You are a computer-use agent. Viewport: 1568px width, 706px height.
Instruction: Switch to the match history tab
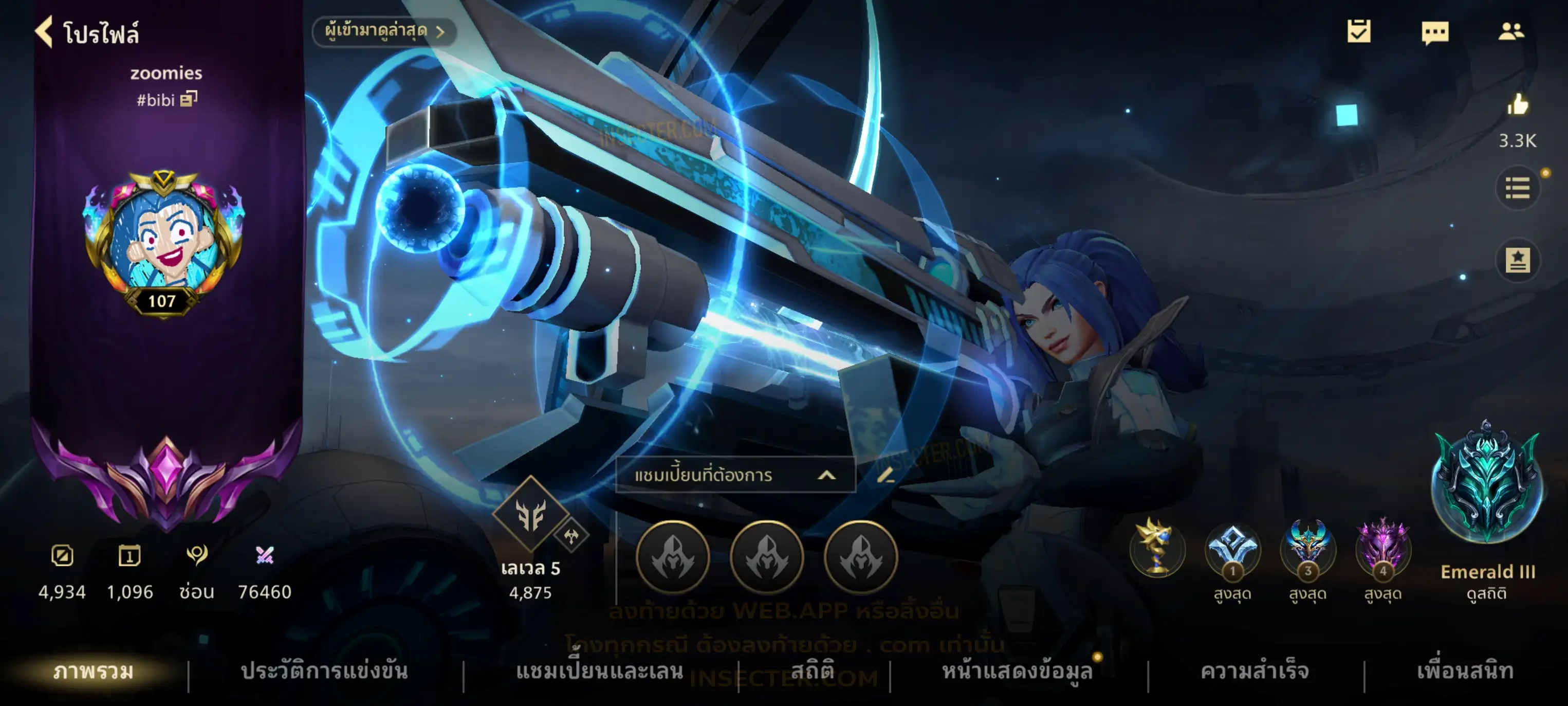pos(324,671)
